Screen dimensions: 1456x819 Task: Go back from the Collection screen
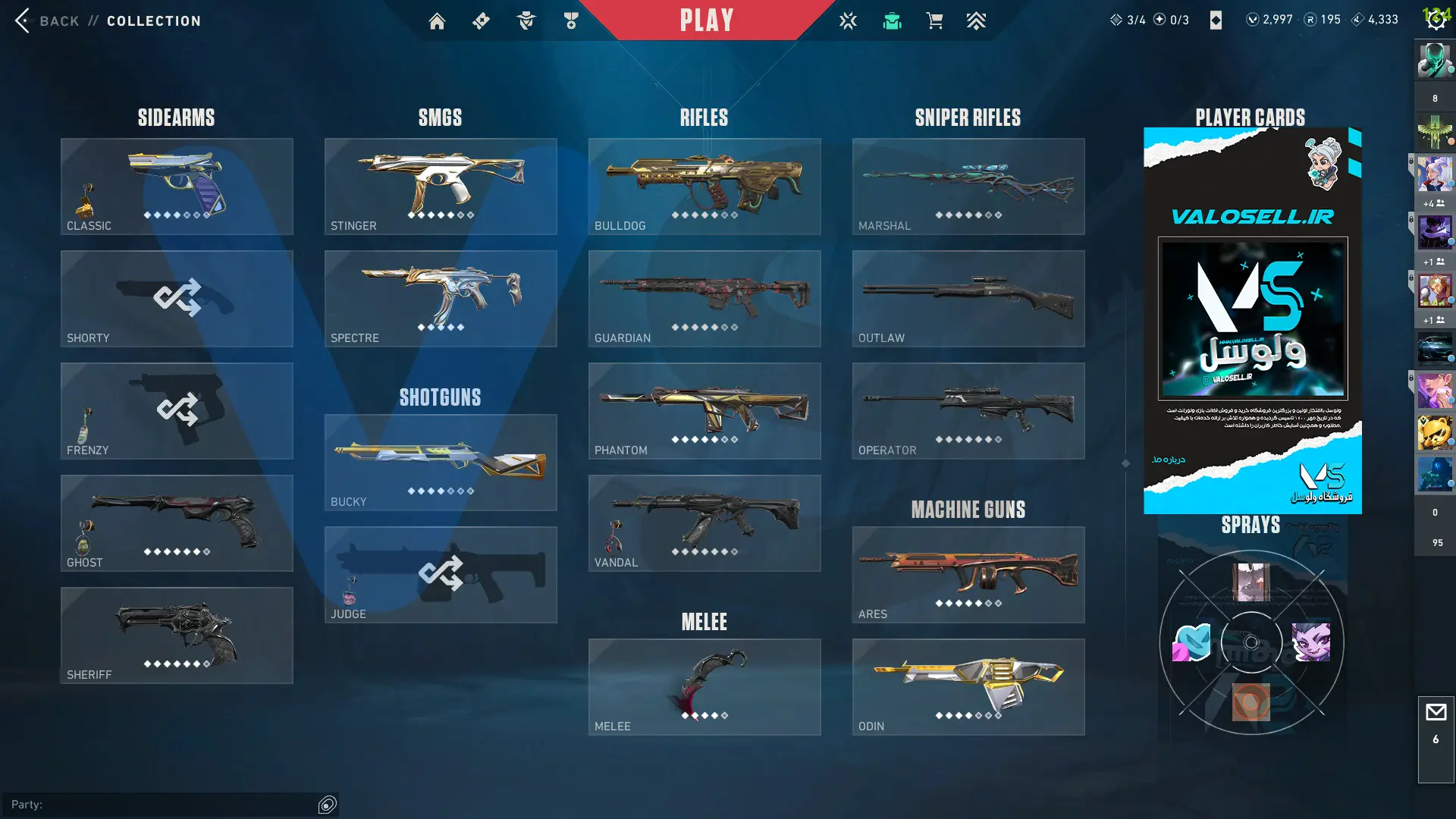pyautogui.click(x=24, y=20)
